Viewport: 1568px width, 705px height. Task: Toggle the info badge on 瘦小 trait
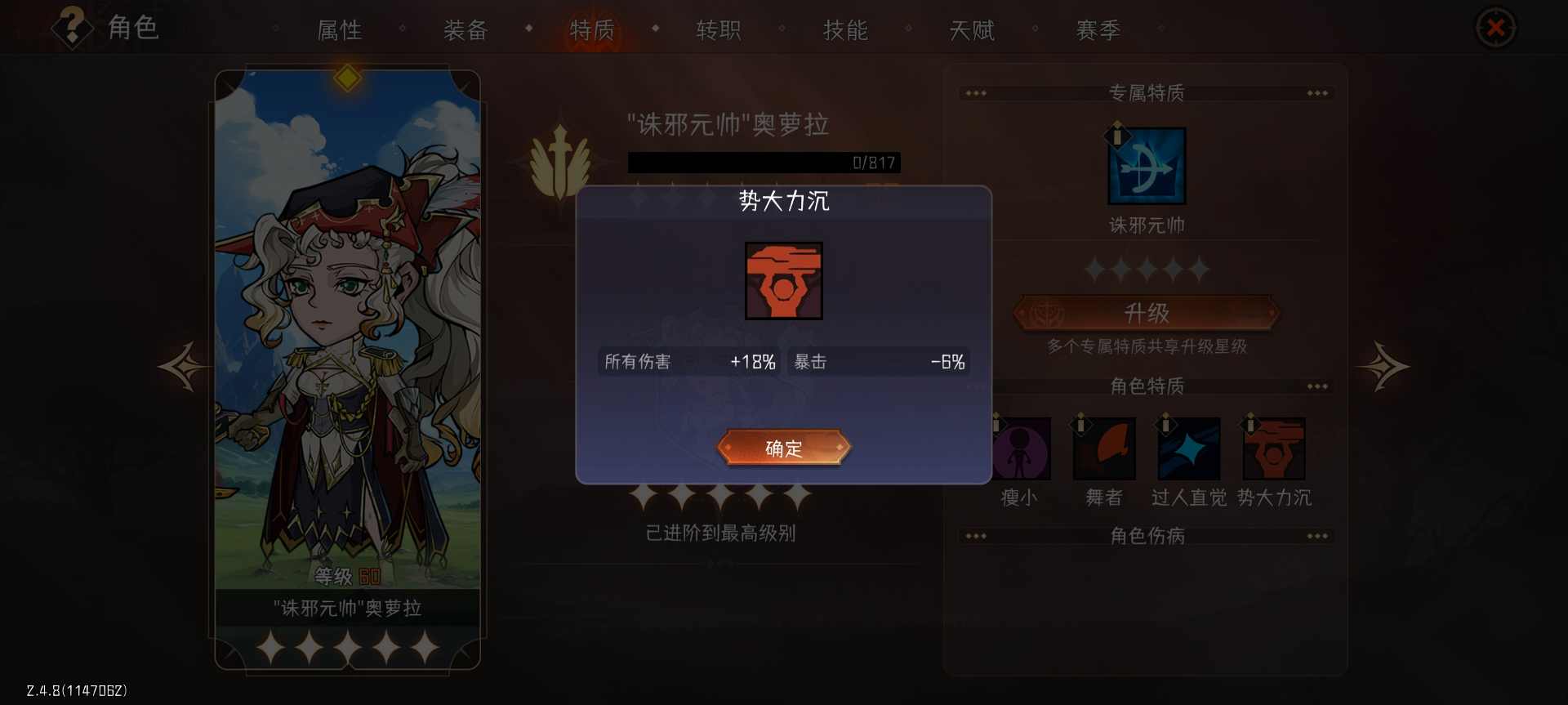(x=996, y=425)
